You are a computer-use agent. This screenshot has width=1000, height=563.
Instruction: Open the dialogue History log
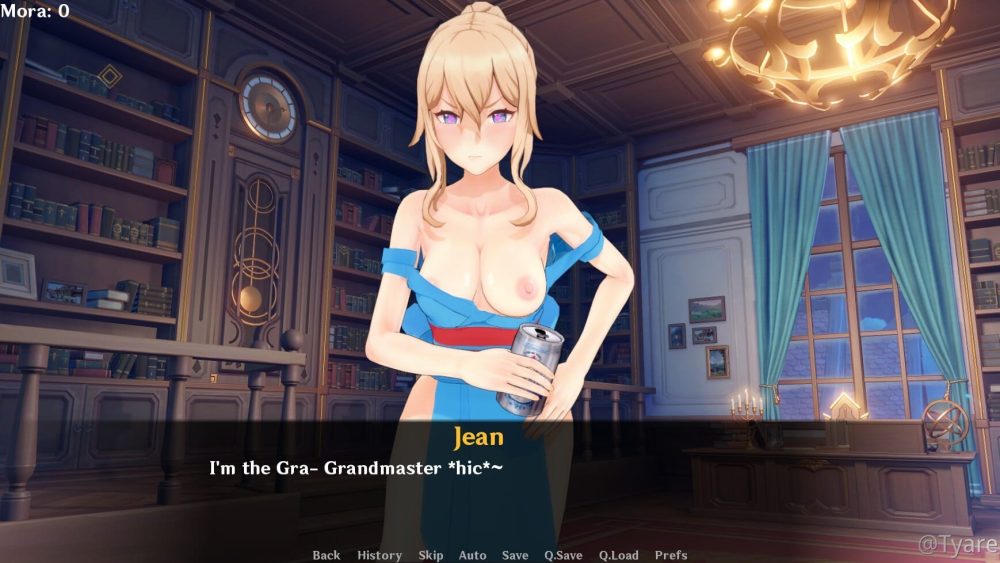379,555
